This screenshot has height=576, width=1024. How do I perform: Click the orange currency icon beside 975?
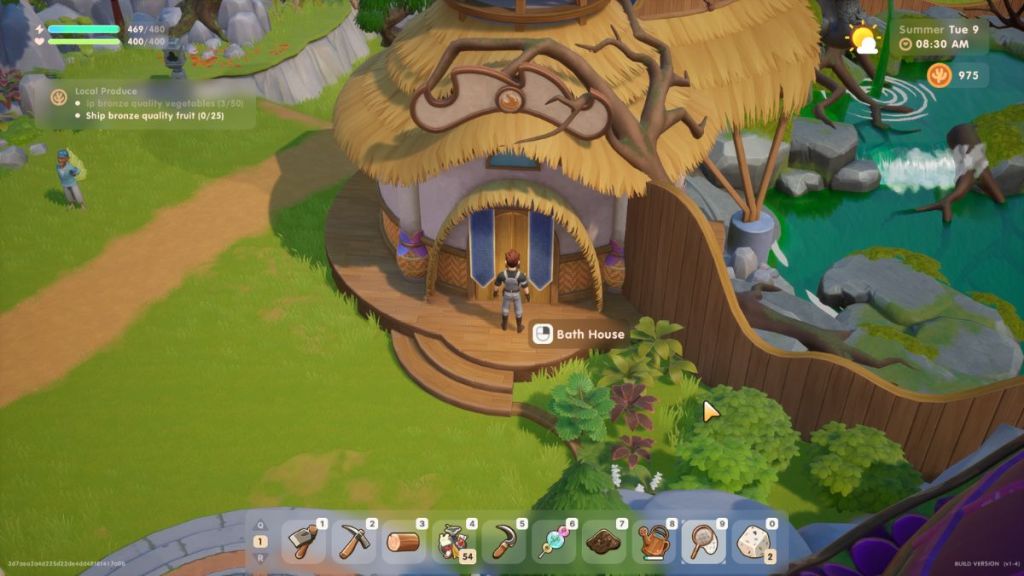(939, 75)
